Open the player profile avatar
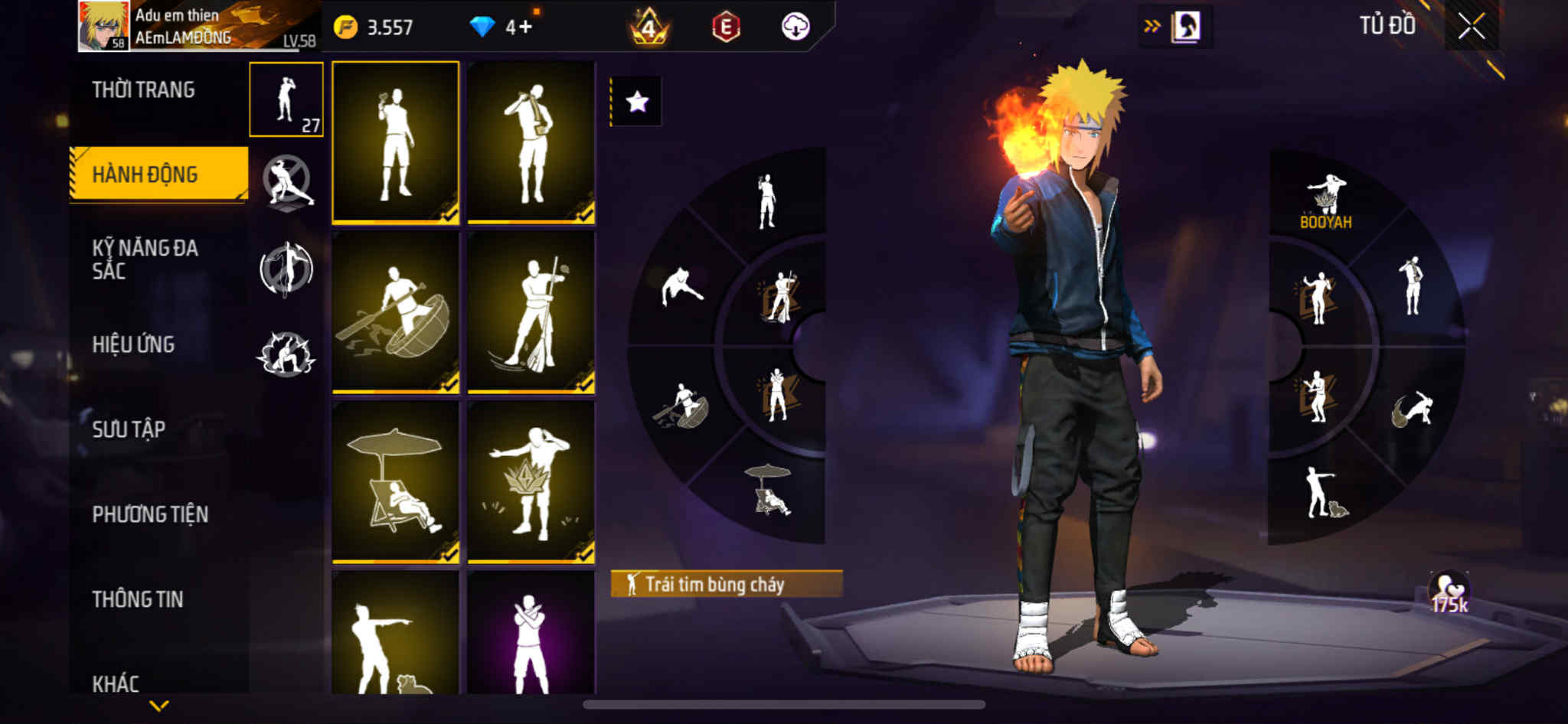This screenshot has height=724, width=1568. point(103,26)
